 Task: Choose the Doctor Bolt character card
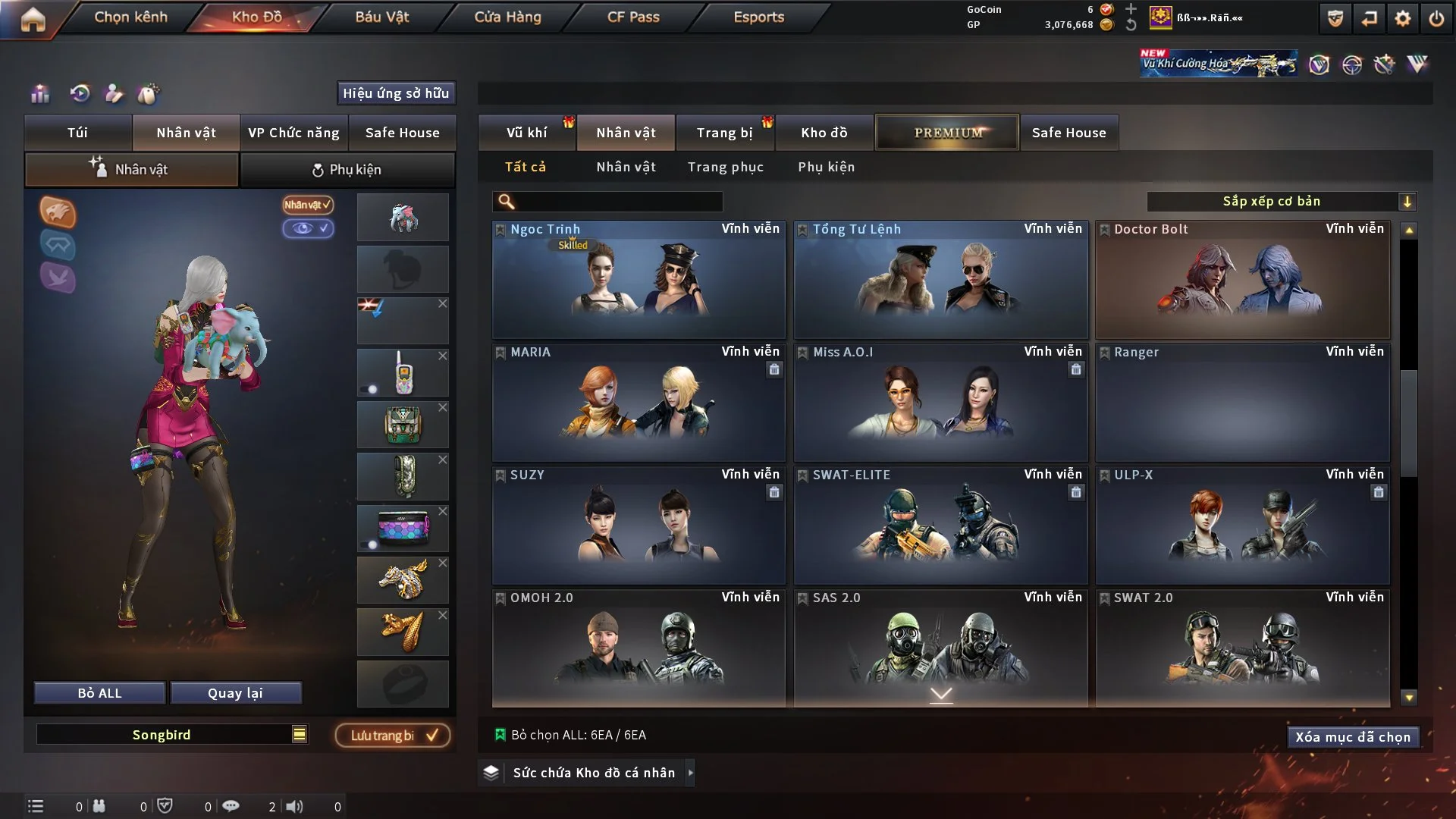point(1242,281)
